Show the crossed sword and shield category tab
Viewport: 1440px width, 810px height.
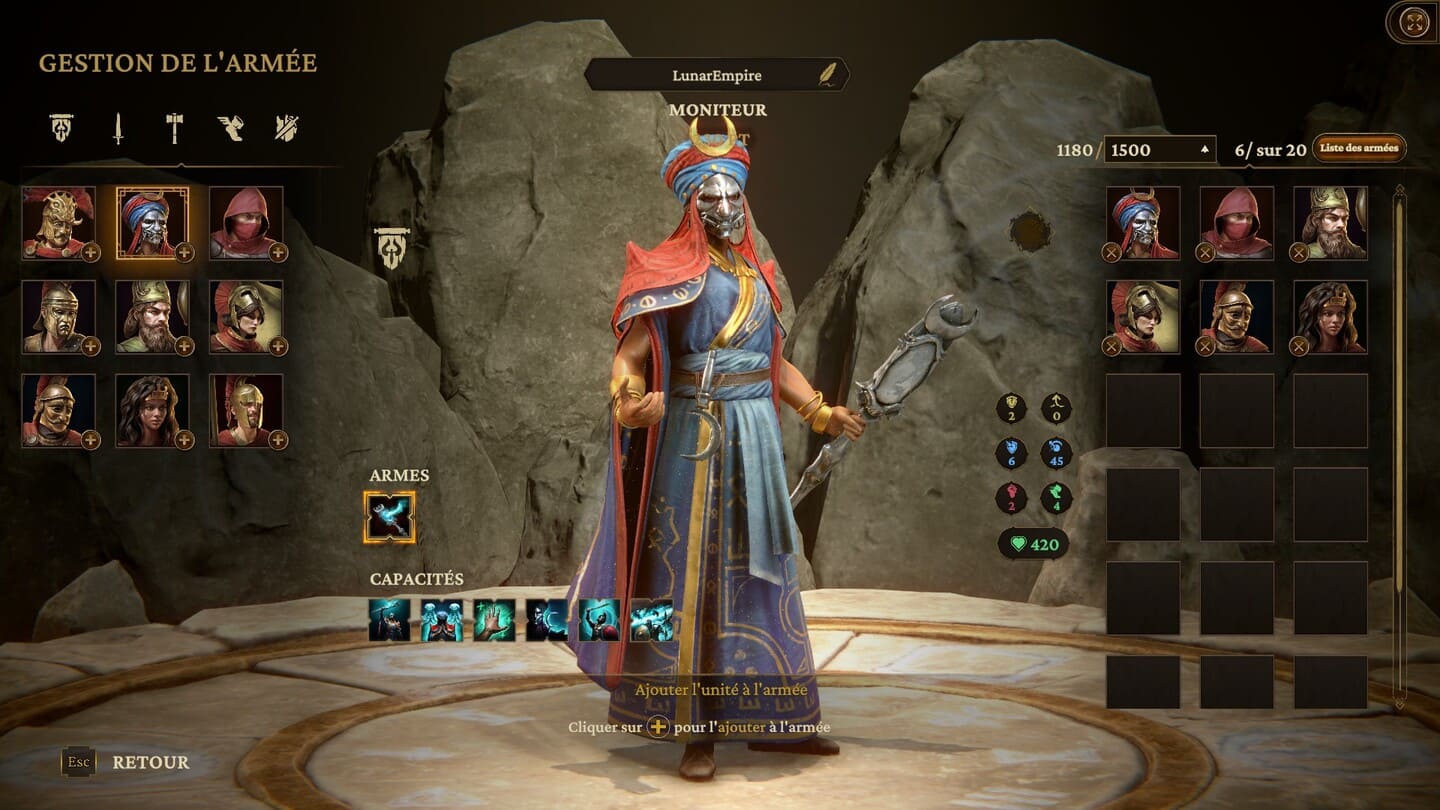point(287,128)
